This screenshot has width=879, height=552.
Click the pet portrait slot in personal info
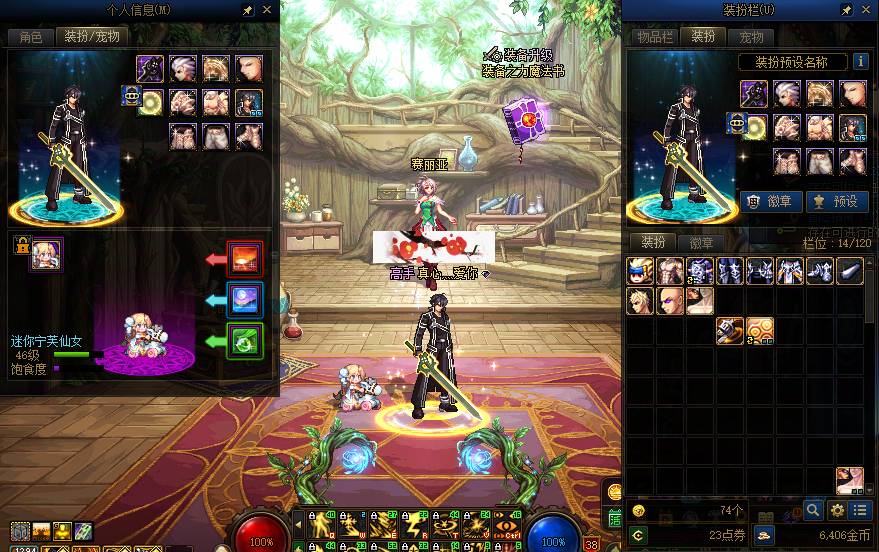[46, 254]
